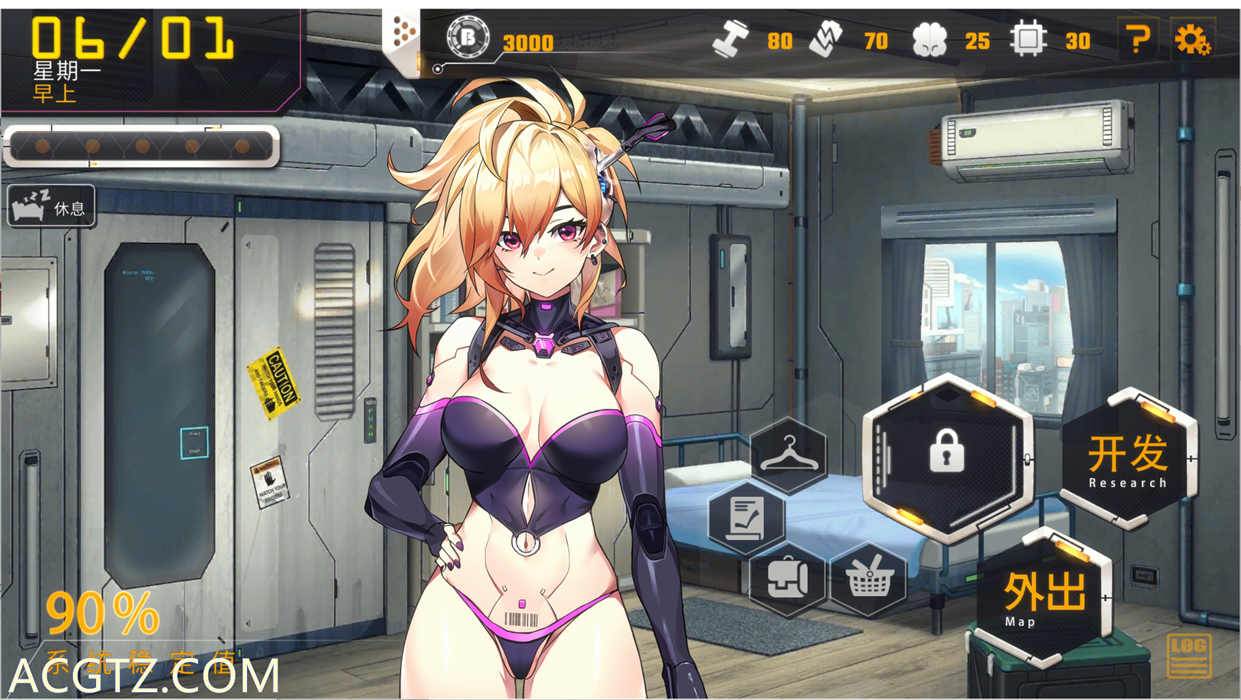This screenshot has height=700, width=1241.
Task: Show the LOG history panel
Action: tap(1188, 657)
